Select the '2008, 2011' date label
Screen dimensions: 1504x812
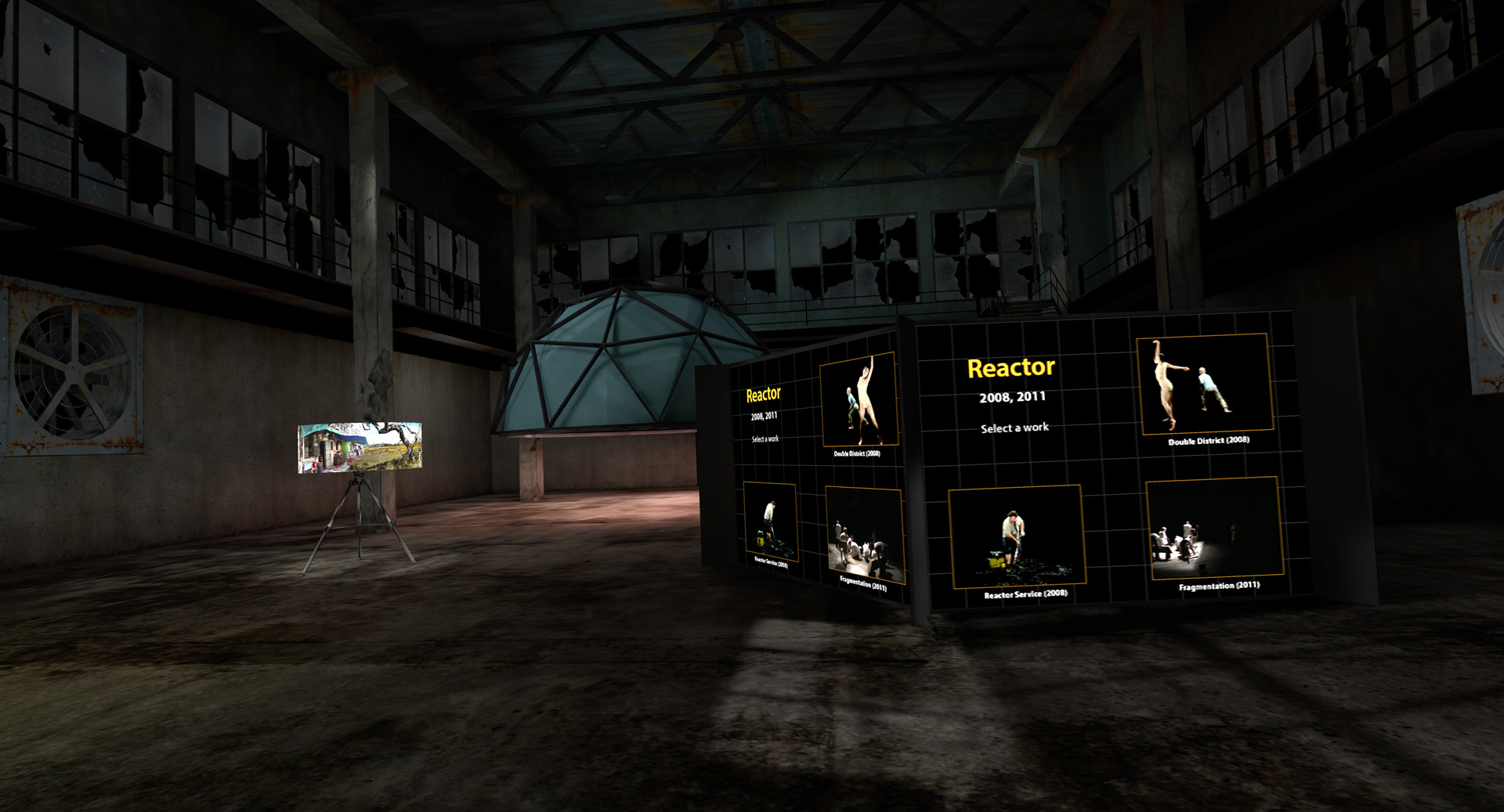[x=1011, y=397]
